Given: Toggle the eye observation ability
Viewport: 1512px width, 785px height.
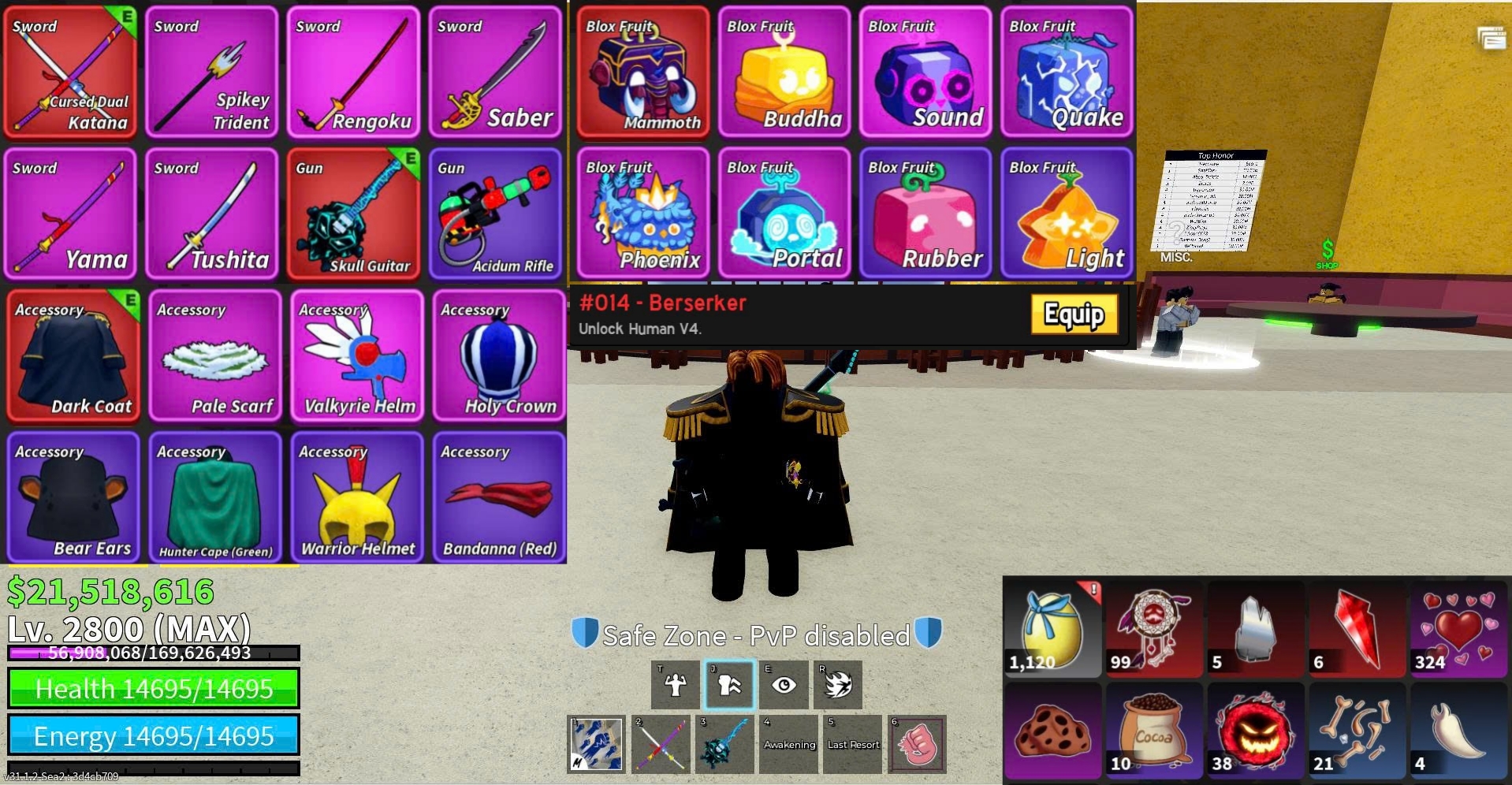Looking at the screenshot, I should click(x=784, y=684).
